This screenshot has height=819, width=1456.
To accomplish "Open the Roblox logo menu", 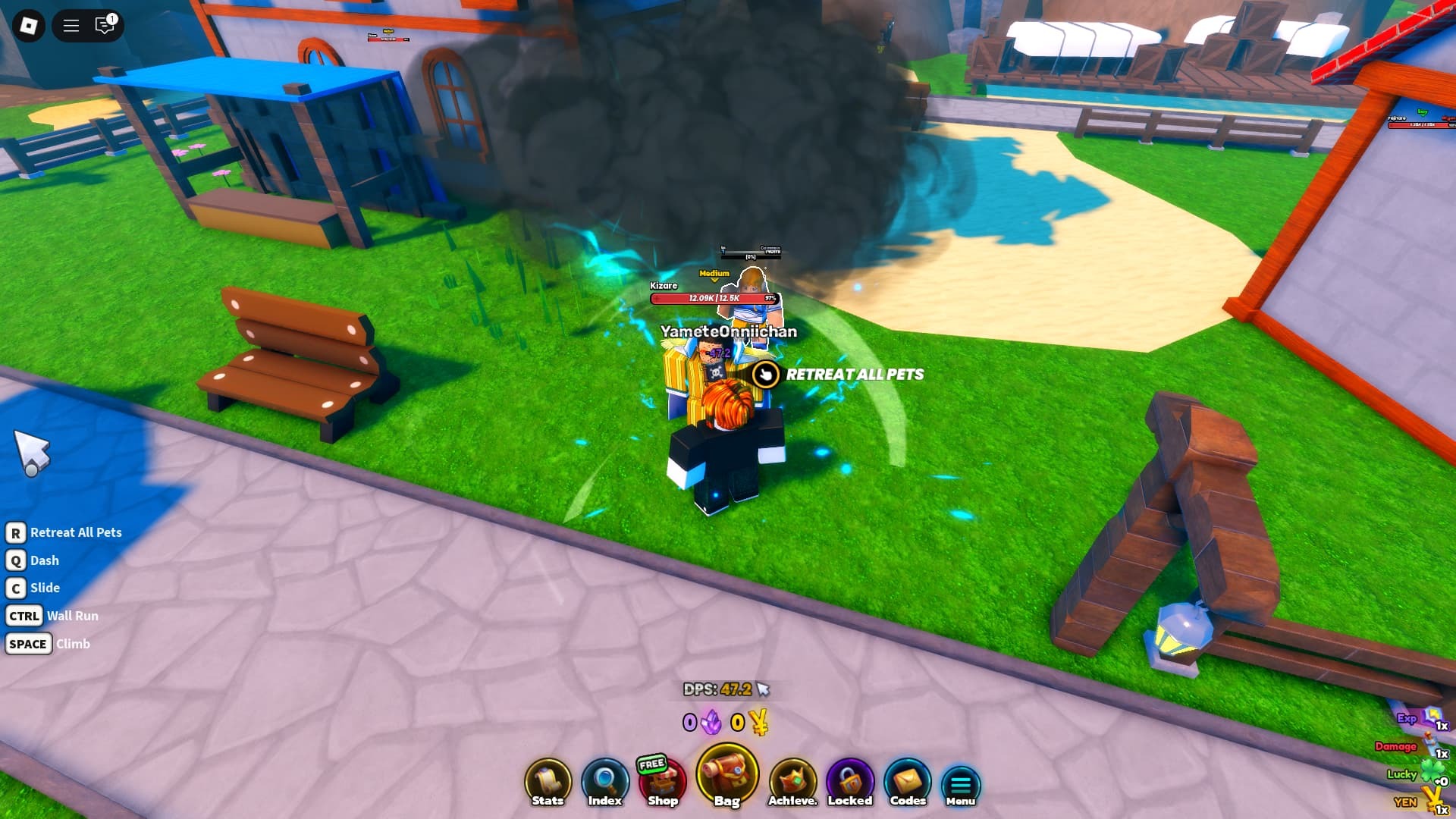I will (x=29, y=26).
